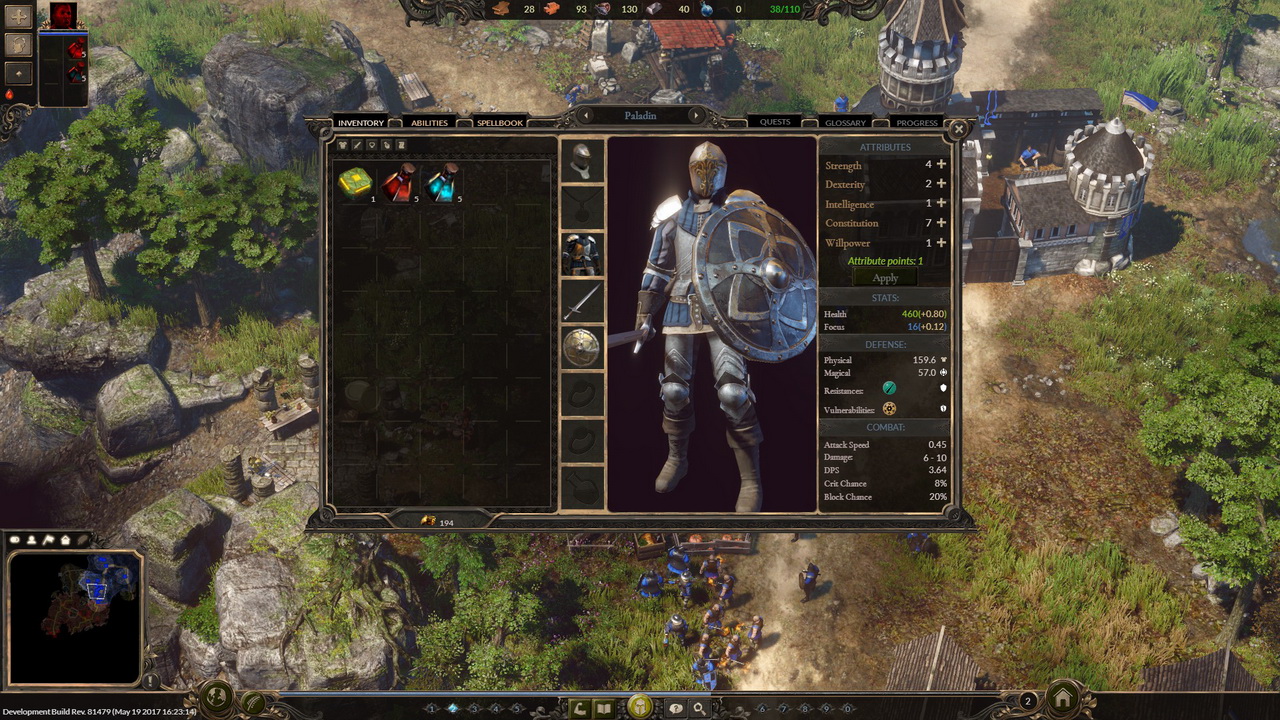Select the red hero portrait
Image resolution: width=1280 pixels, height=720 pixels.
[x=62, y=15]
